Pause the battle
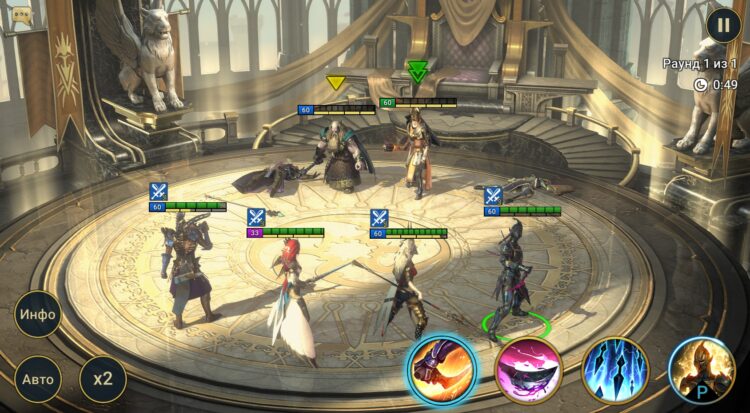The width and height of the screenshot is (750, 413). coord(722,24)
